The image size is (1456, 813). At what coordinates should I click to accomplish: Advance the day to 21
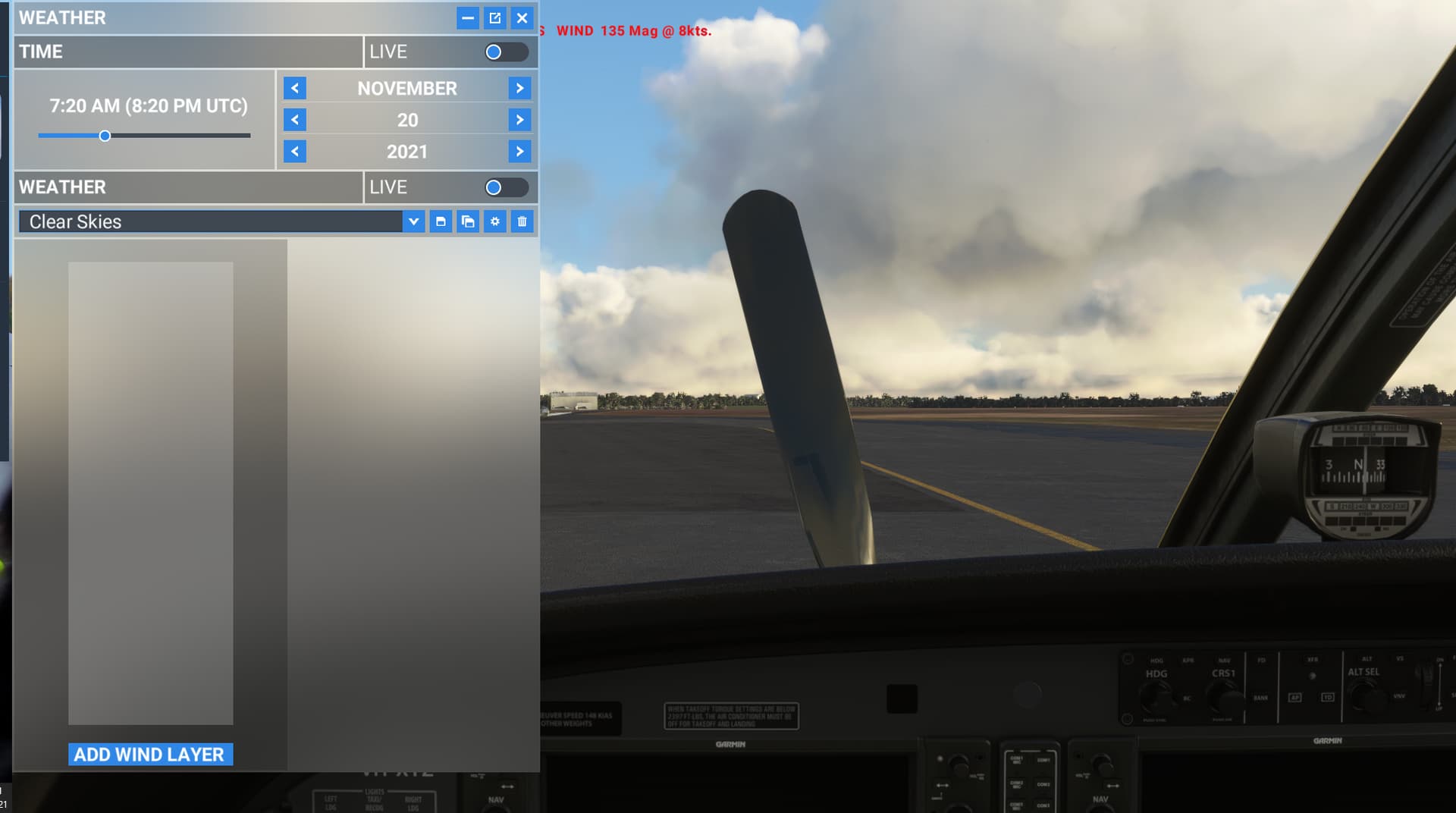pos(520,119)
